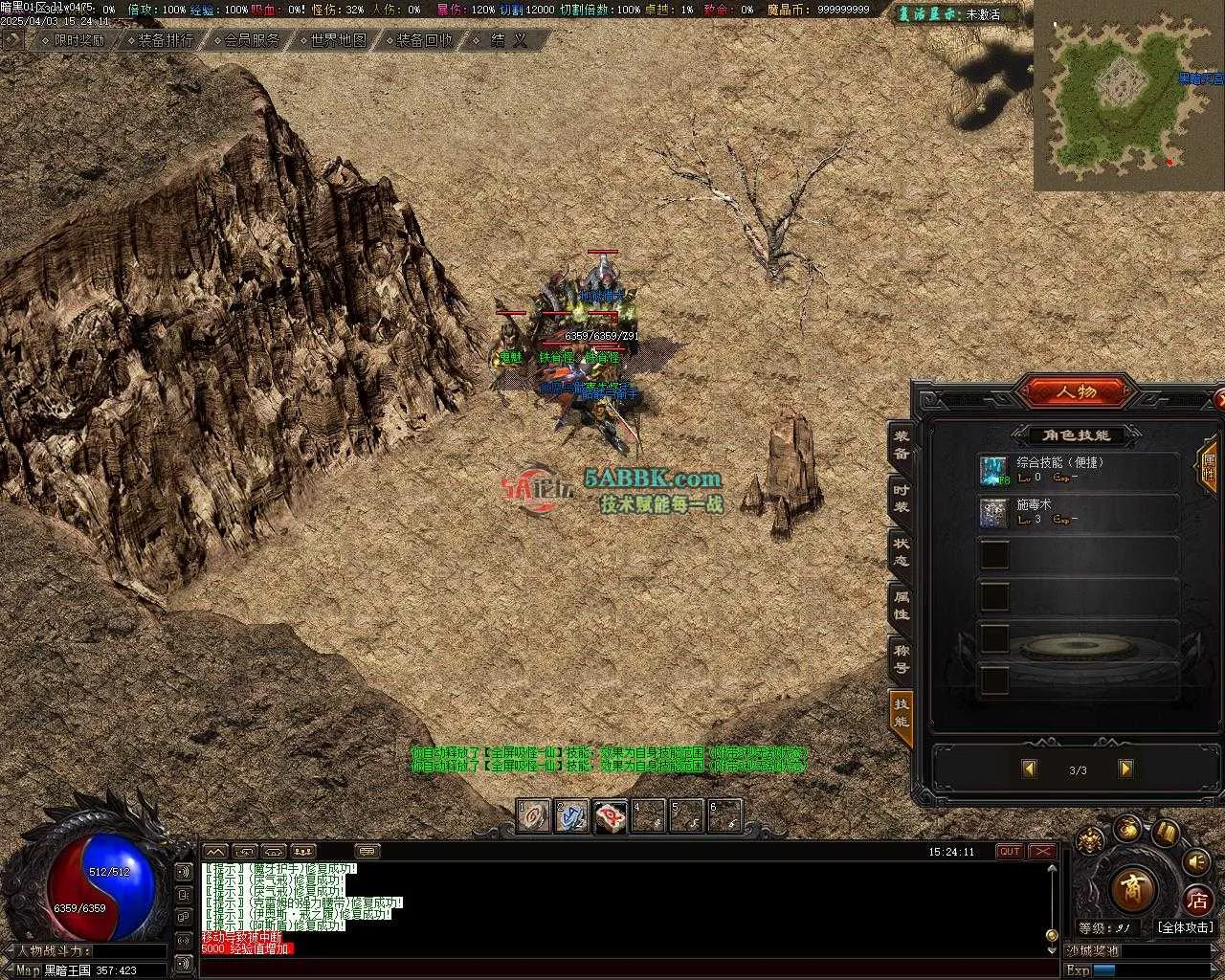Open the round 商 shop button

point(1132,889)
